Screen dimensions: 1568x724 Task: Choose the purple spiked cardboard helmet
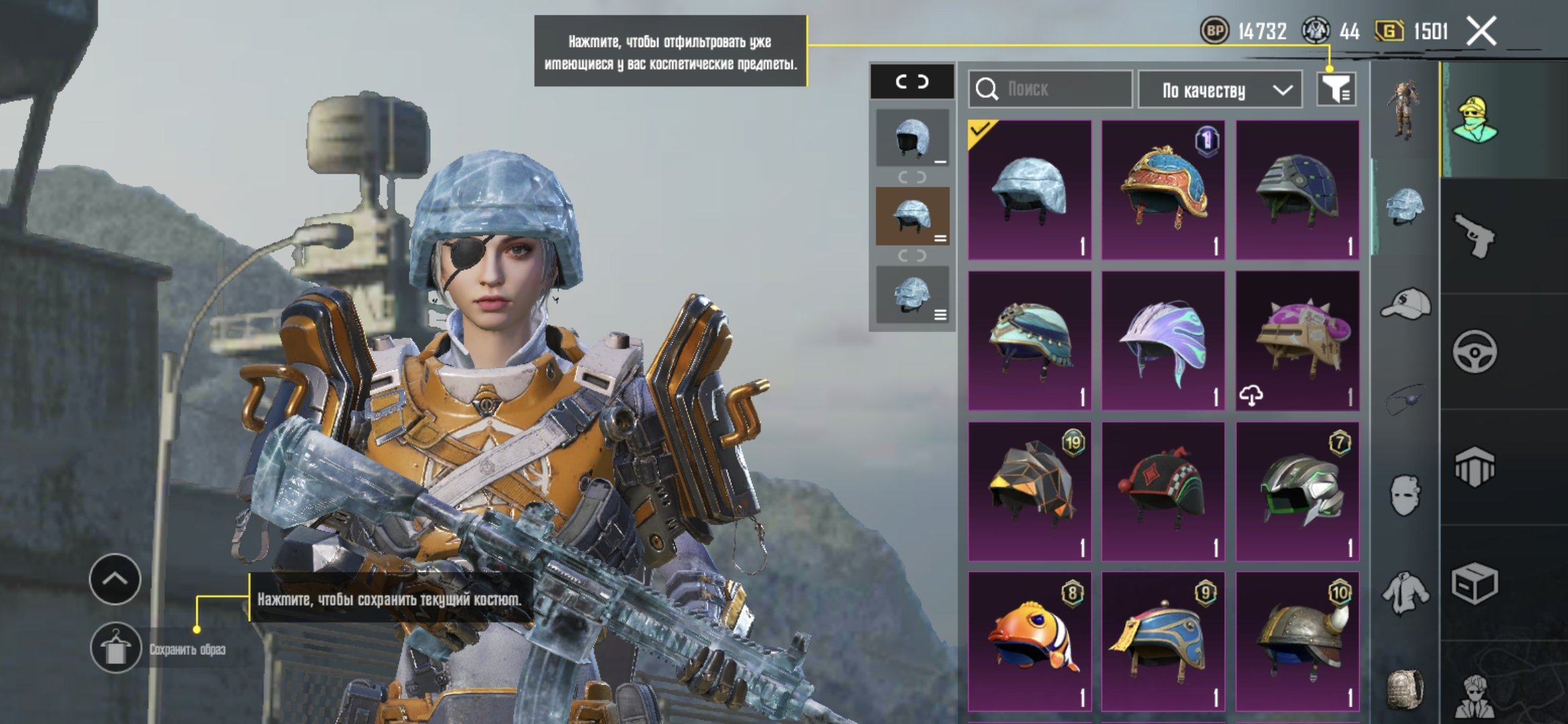(x=1297, y=341)
